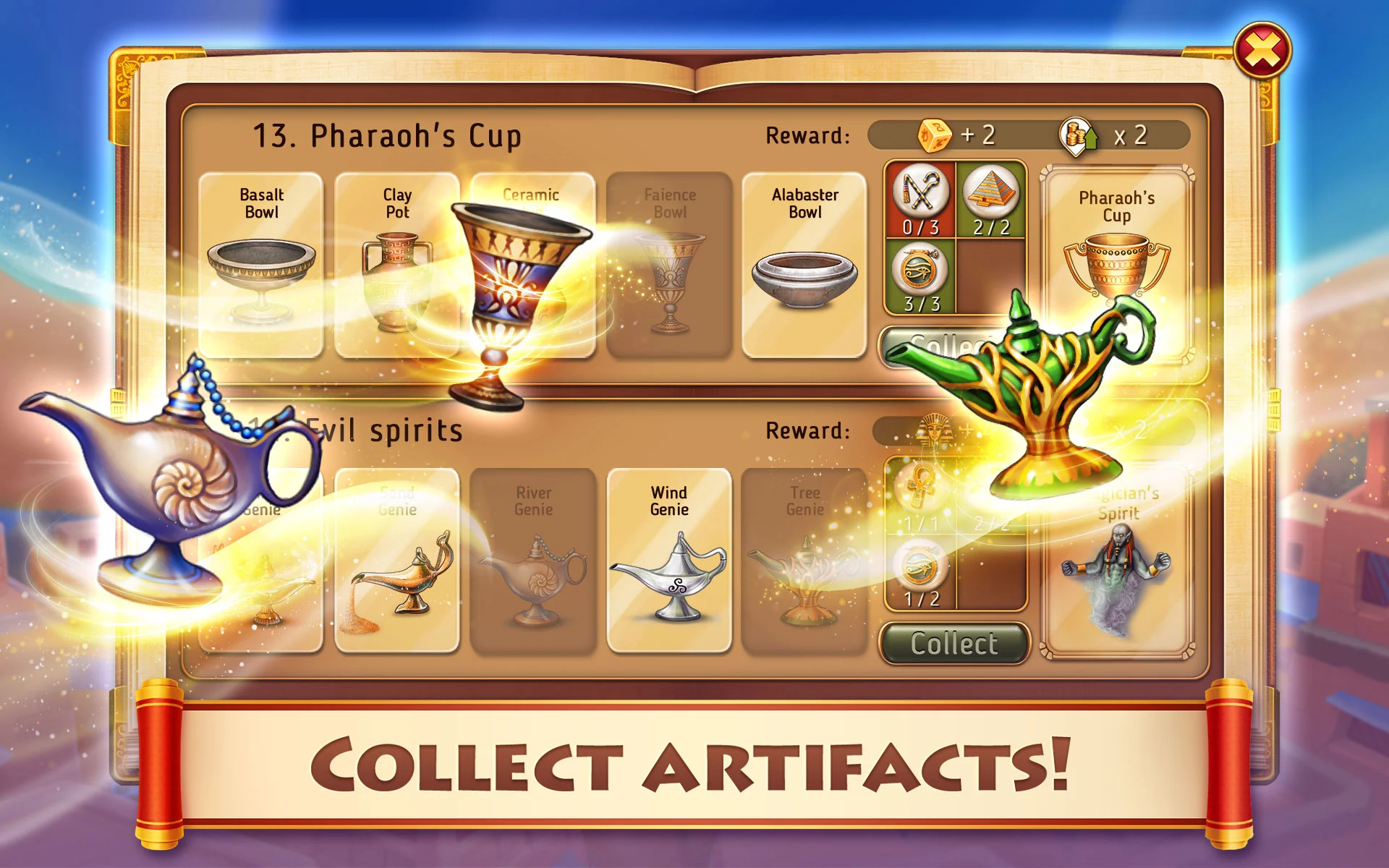Click the Collect button for Evil spirits
Screen dimensions: 1389x868
954,643
